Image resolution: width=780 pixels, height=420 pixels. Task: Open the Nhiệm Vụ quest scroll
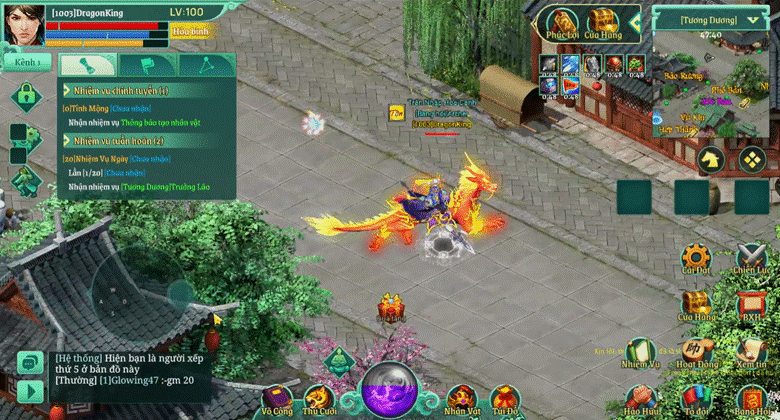[640, 352]
